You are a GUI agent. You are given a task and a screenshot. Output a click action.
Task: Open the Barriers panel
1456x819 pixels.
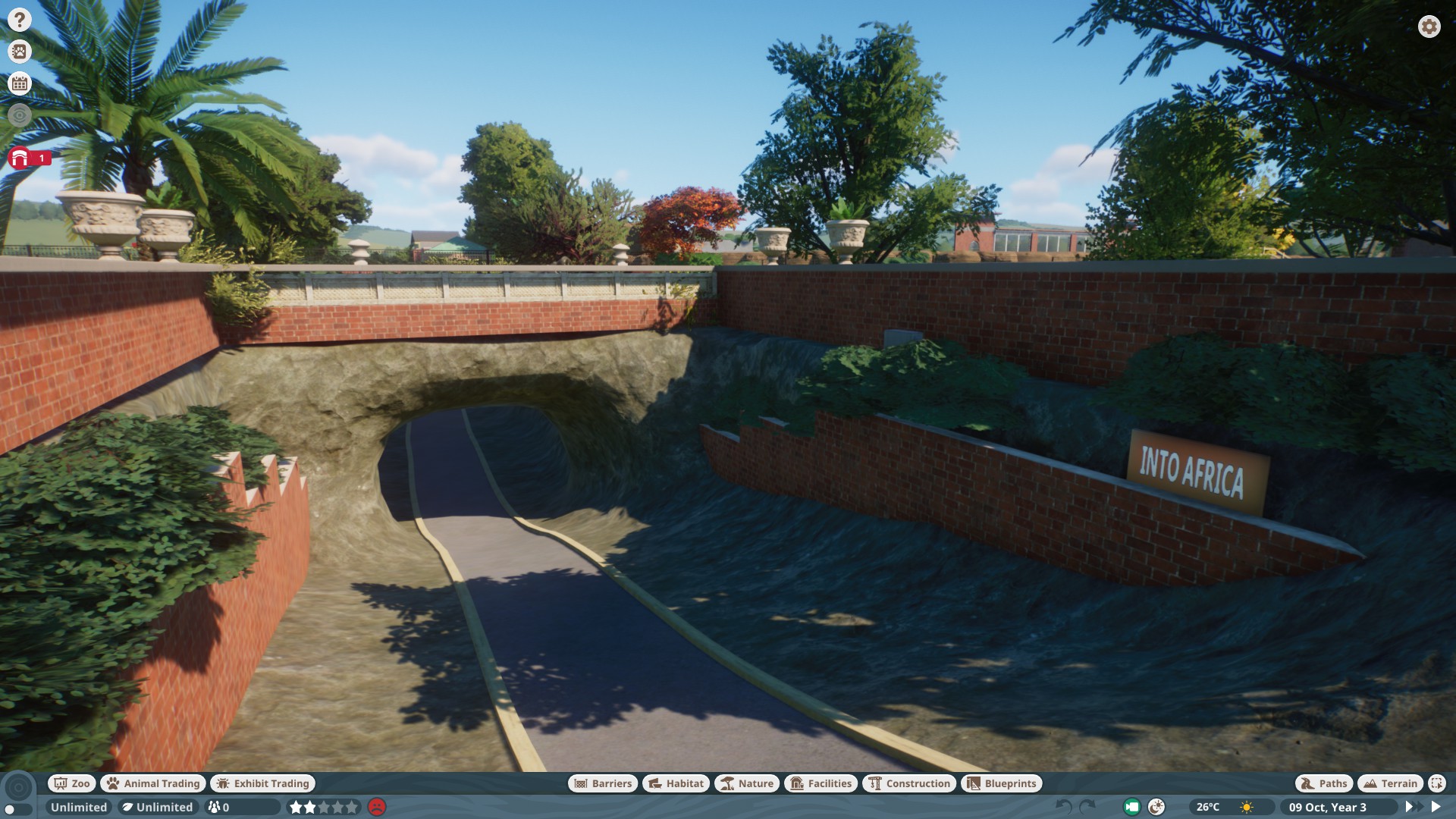coord(601,783)
